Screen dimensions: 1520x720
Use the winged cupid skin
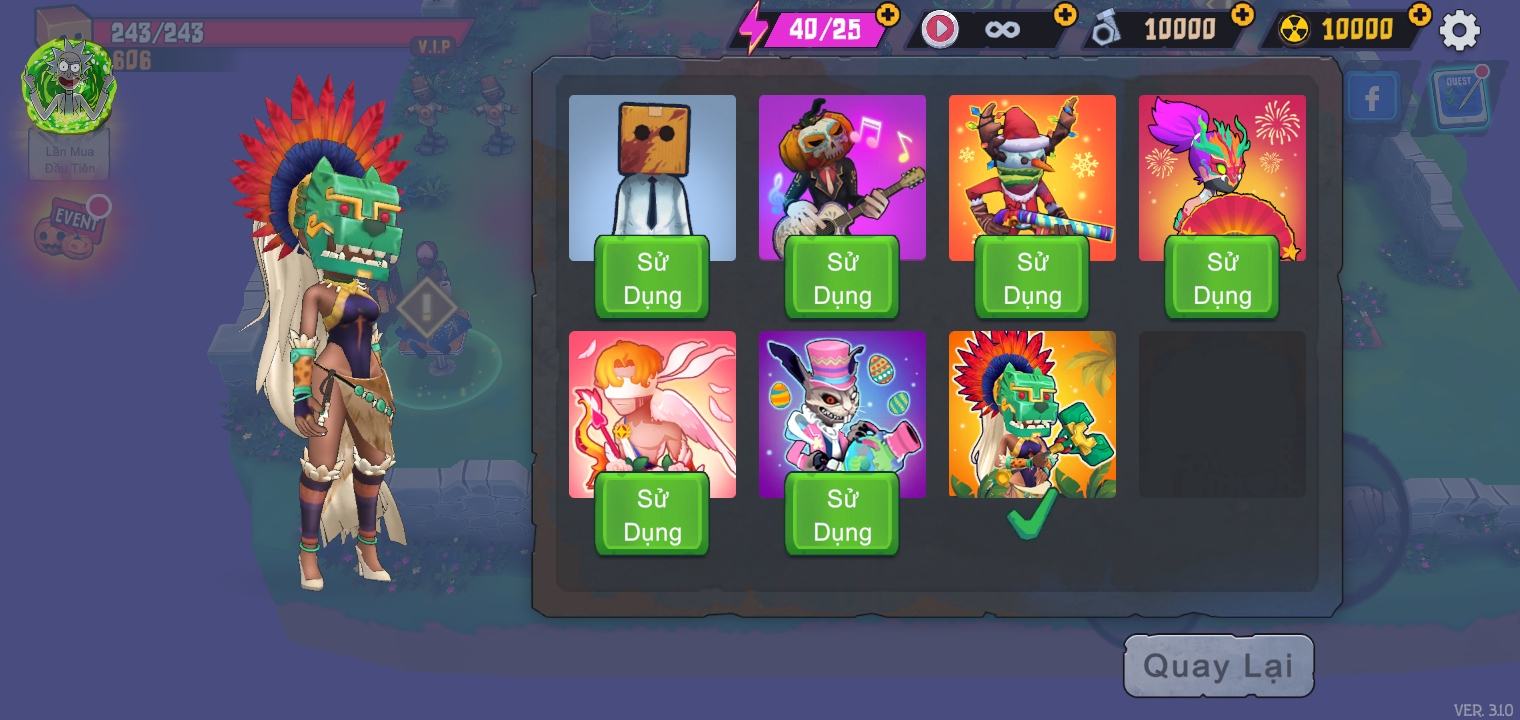652,514
